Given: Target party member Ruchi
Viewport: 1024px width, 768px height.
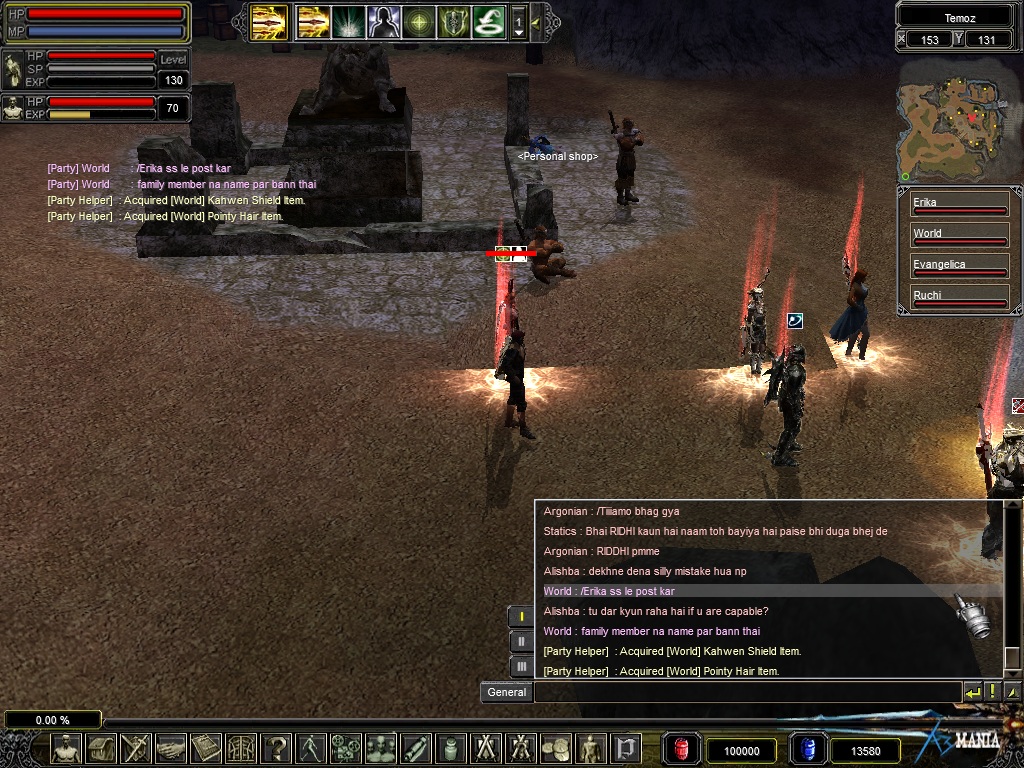Looking at the screenshot, I should (x=958, y=297).
